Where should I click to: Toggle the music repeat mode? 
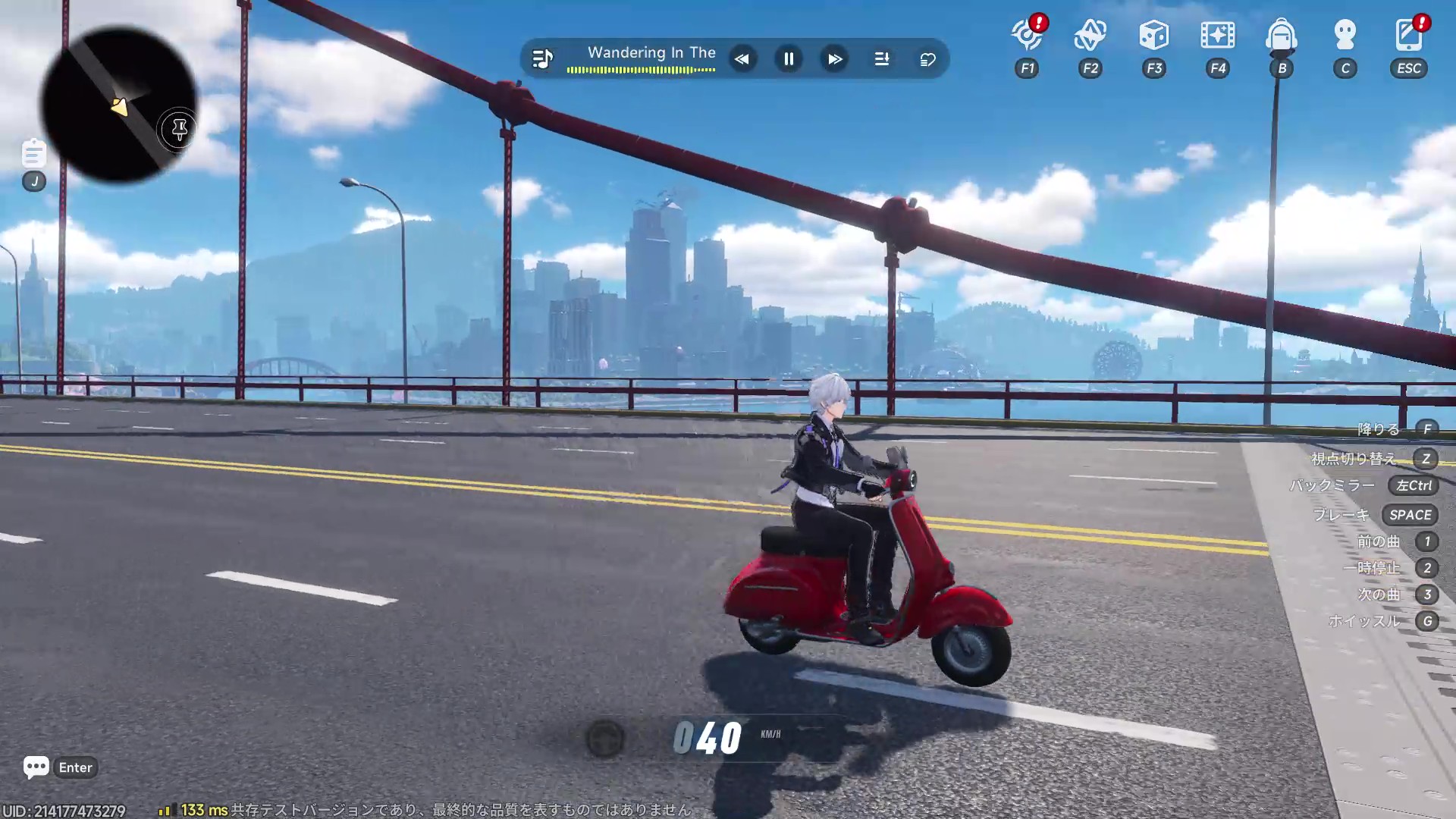click(927, 59)
